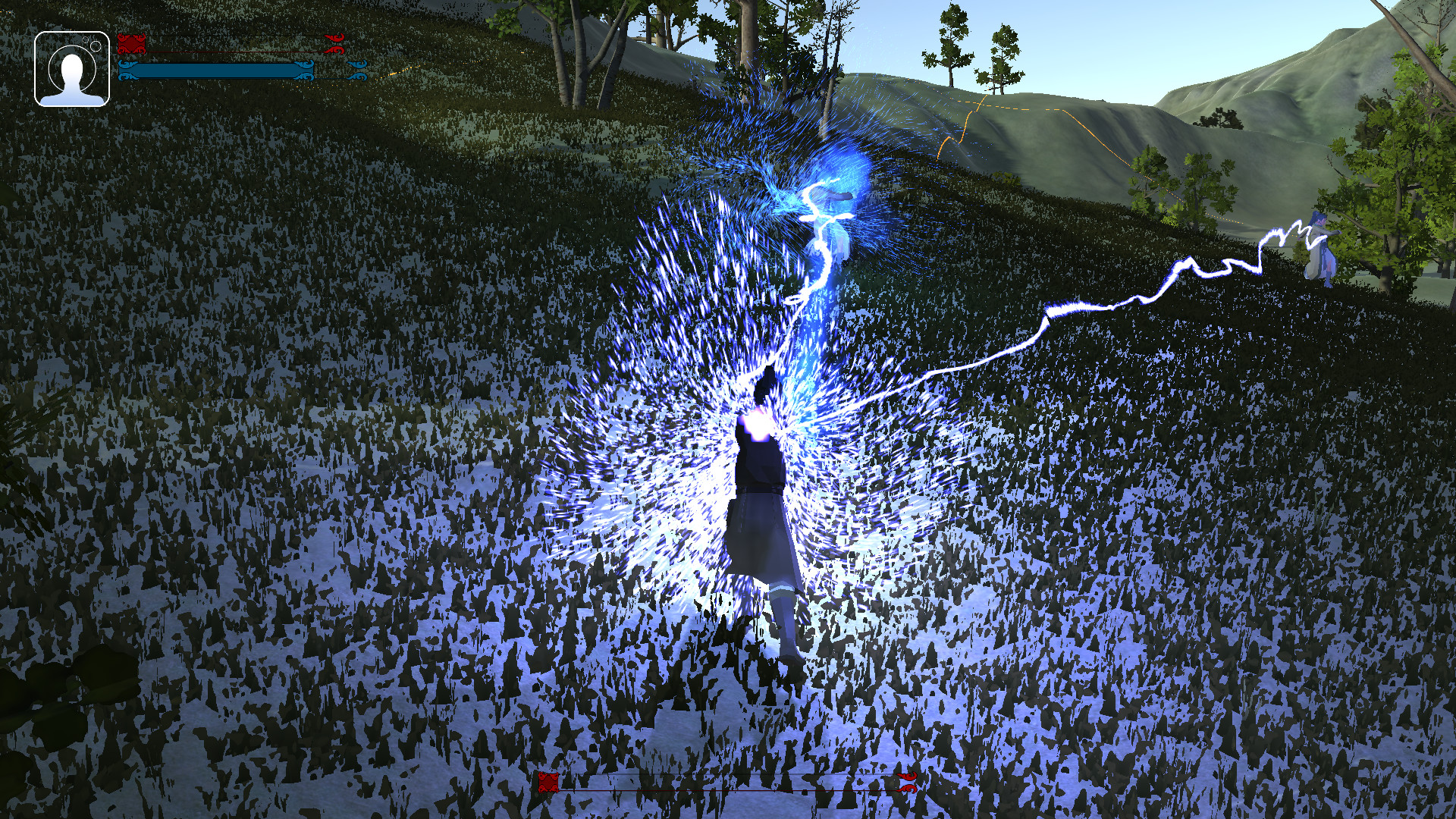Click the smaller bubble circle on the portrait frame
1456x819 pixels.
(x=86, y=39)
